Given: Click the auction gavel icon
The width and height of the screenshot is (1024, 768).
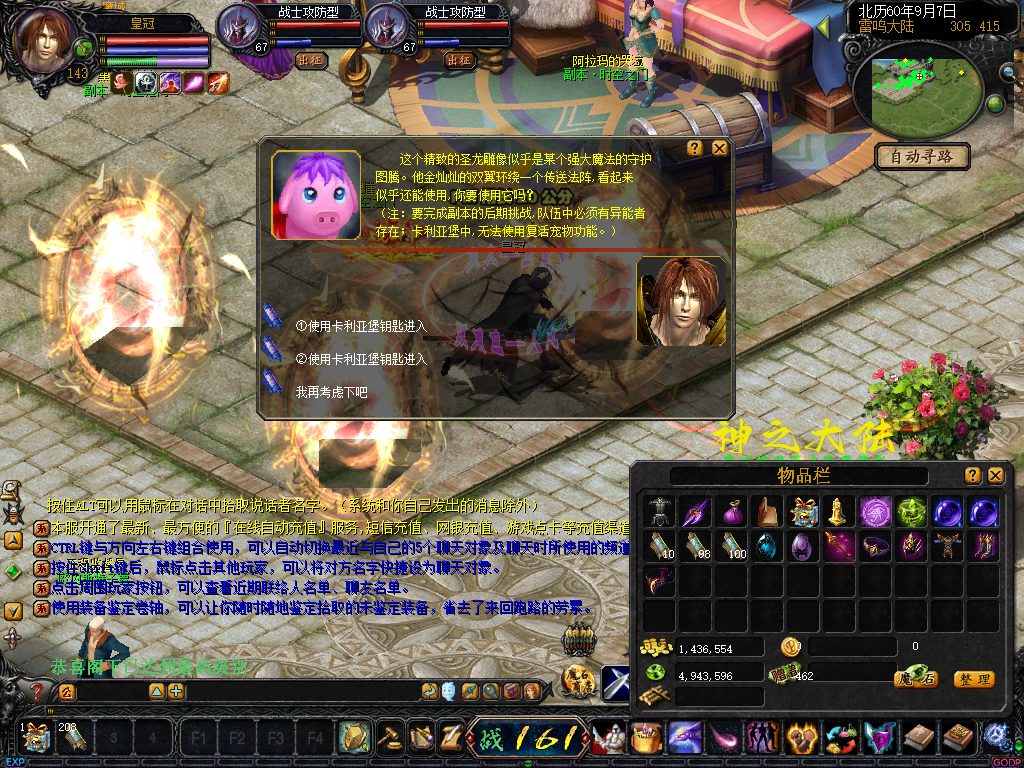Looking at the screenshot, I should tap(389, 738).
